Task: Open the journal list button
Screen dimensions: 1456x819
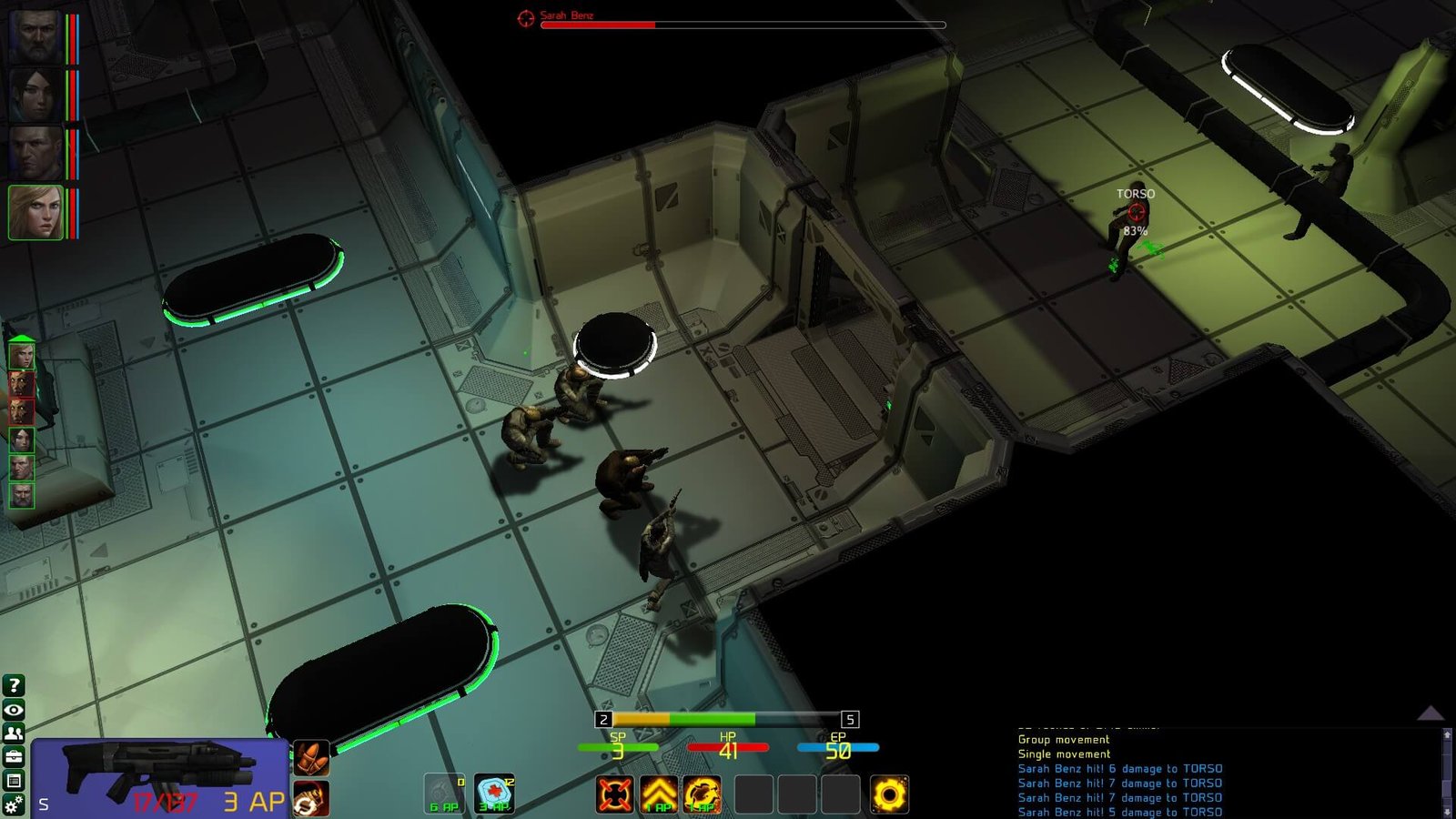Action: [x=14, y=781]
